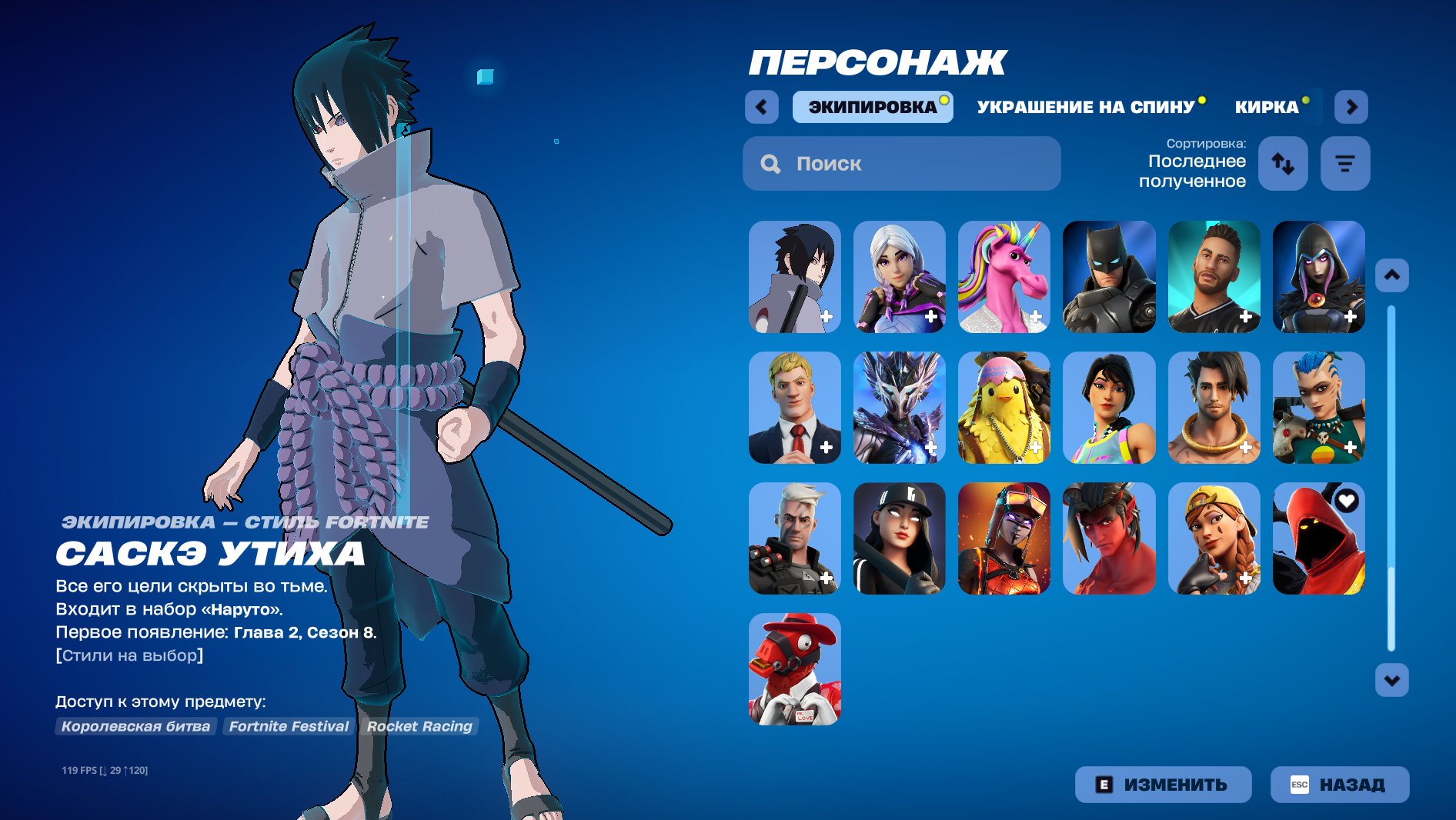
Task: Expand styles via Стили на выбор link
Action: click(129, 655)
